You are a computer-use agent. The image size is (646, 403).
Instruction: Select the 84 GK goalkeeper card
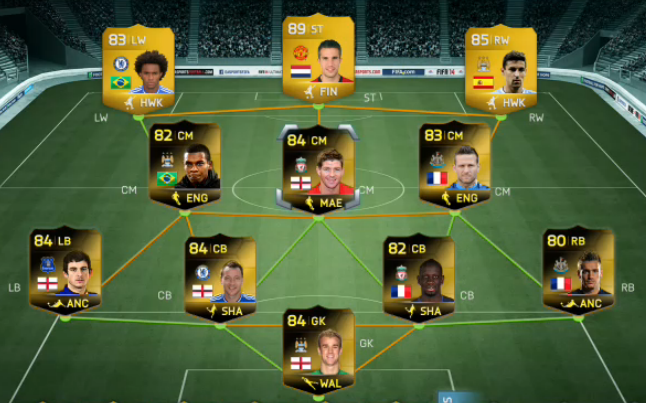tap(318, 351)
